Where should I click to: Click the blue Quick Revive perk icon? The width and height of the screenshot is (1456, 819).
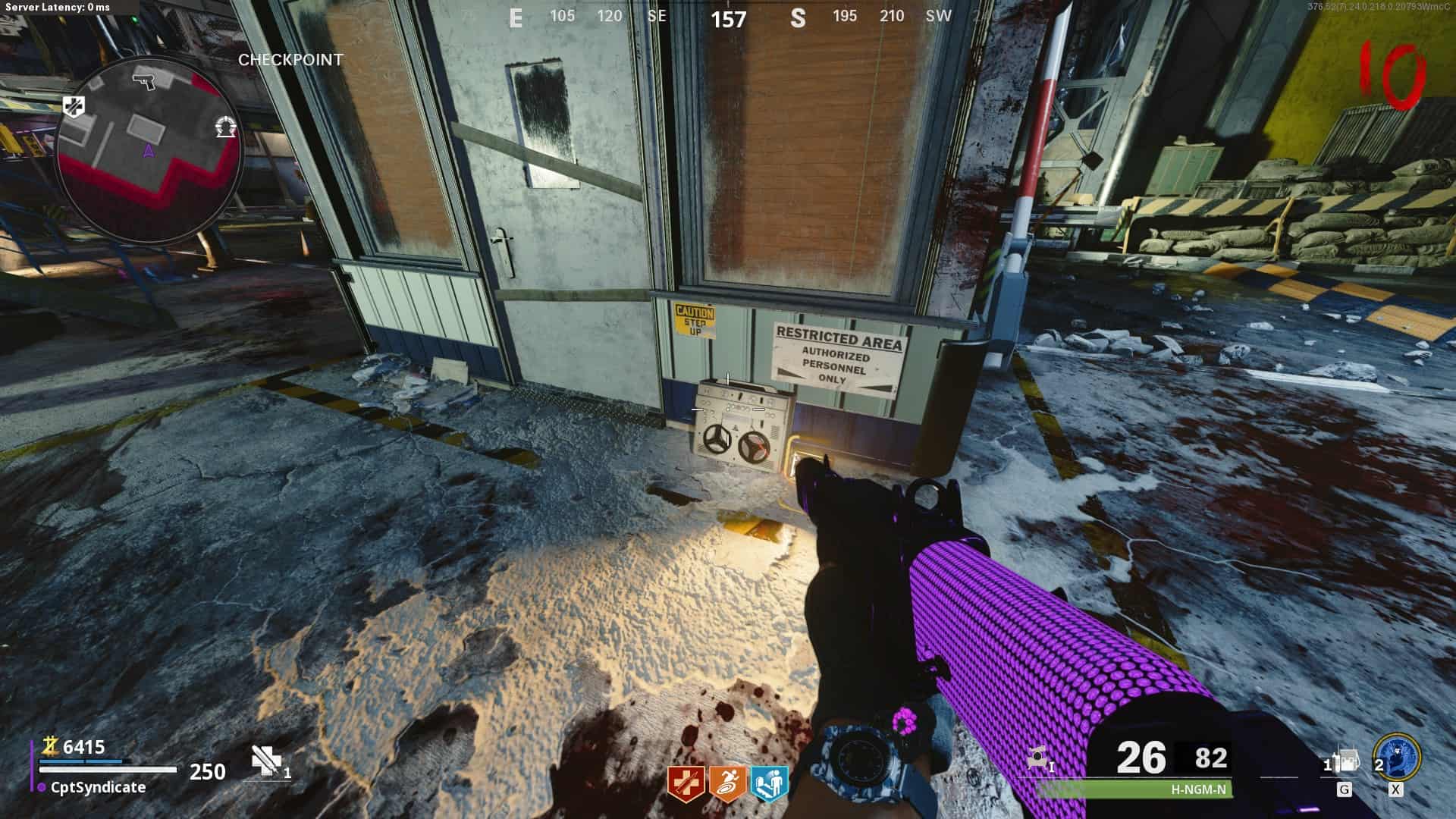pyautogui.click(x=769, y=783)
